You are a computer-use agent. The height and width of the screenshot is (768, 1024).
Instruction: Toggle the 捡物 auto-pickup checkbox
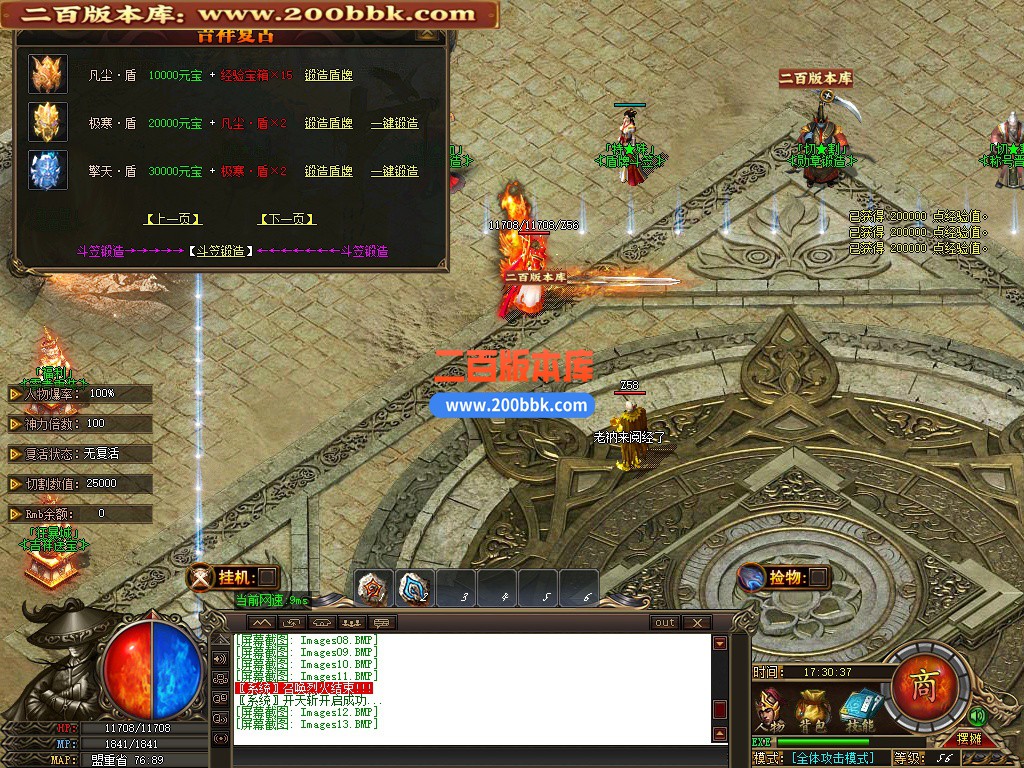point(817,577)
